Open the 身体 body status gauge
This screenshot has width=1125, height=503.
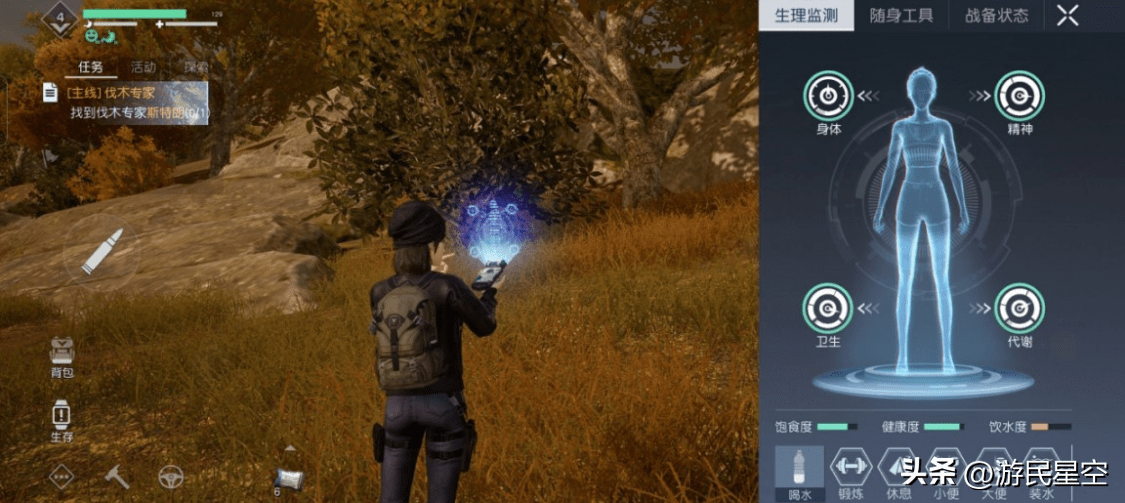pos(828,97)
